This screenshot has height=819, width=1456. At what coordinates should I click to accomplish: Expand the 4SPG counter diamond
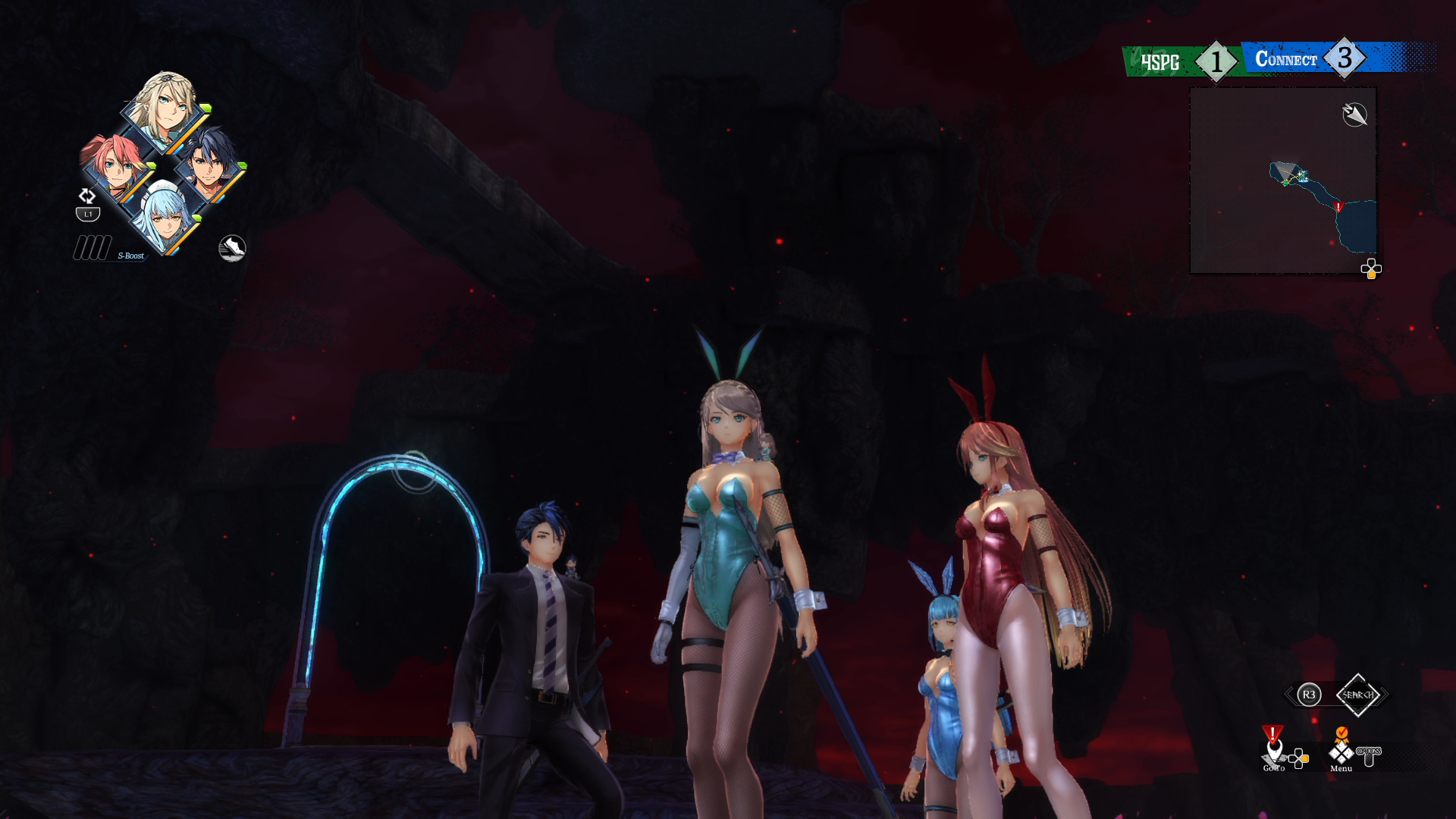(x=1215, y=60)
